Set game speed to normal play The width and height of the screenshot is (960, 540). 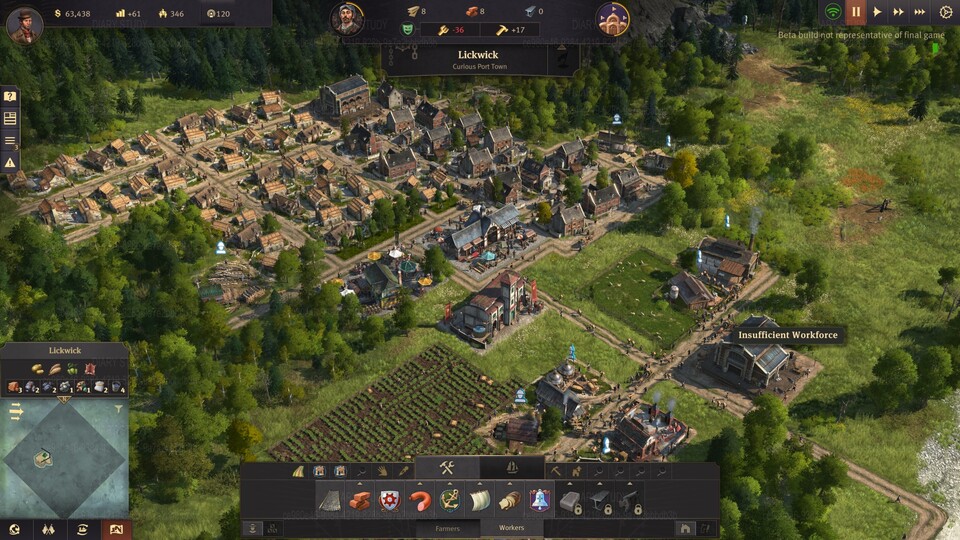tap(877, 12)
